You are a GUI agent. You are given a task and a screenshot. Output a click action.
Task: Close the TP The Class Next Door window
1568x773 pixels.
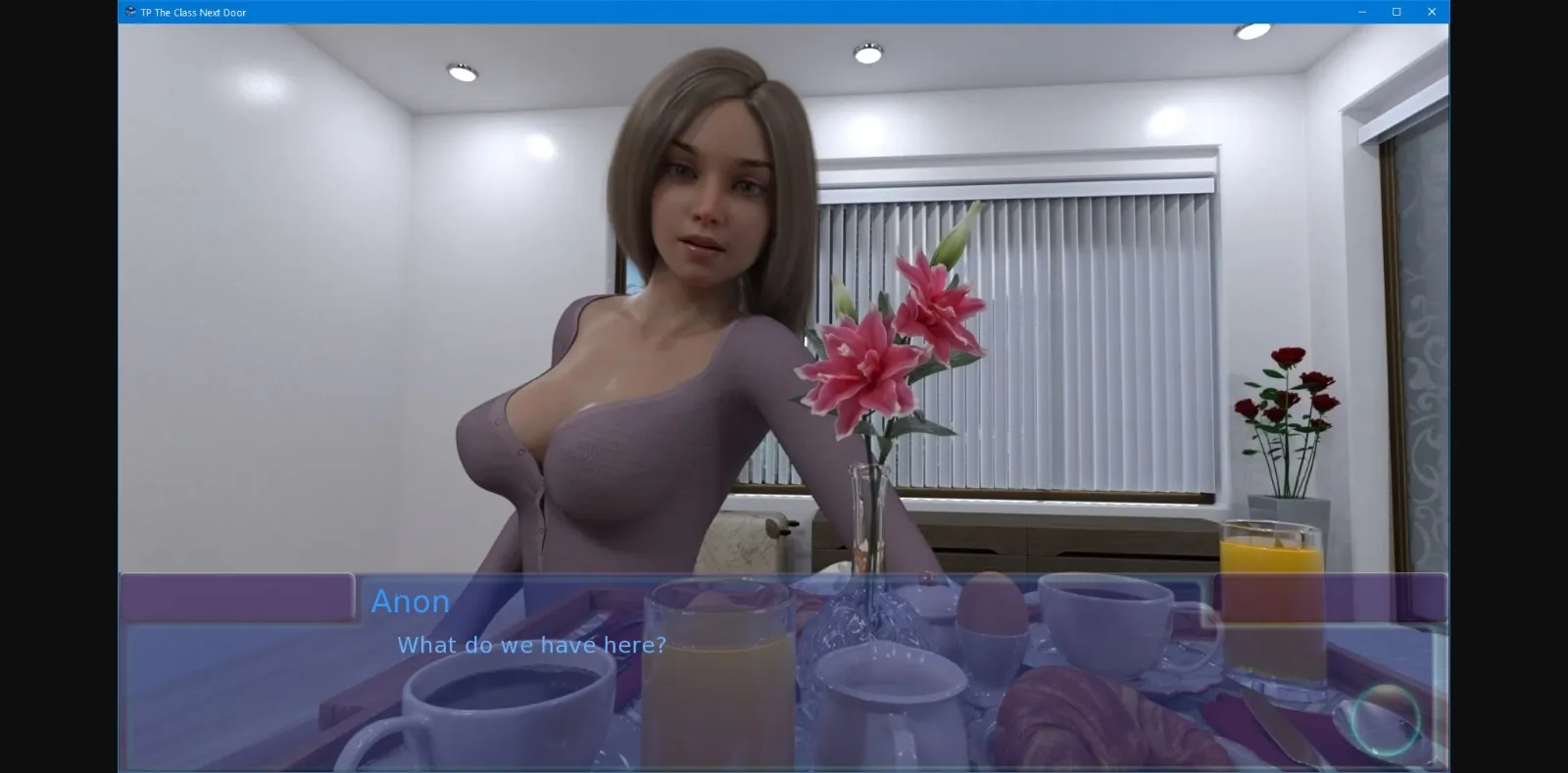pos(1432,12)
